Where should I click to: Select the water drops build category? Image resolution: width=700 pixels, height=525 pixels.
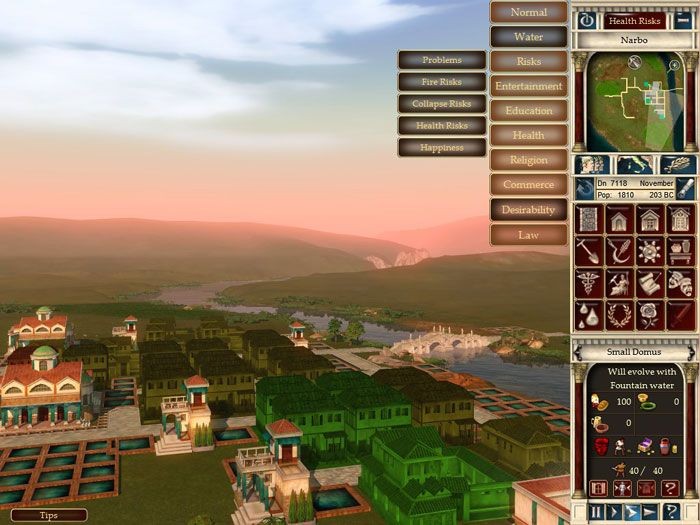pyautogui.click(x=588, y=313)
